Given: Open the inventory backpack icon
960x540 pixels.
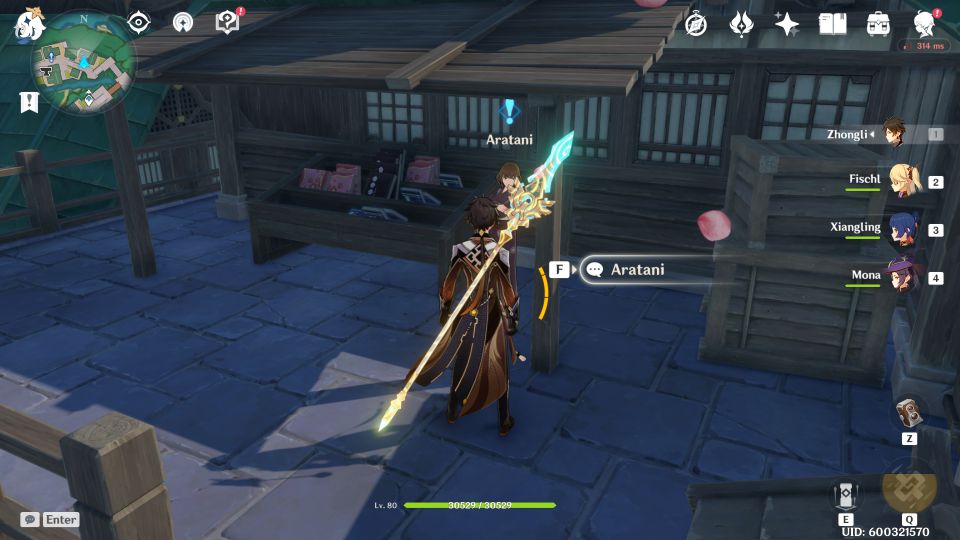Looking at the screenshot, I should pos(878,24).
